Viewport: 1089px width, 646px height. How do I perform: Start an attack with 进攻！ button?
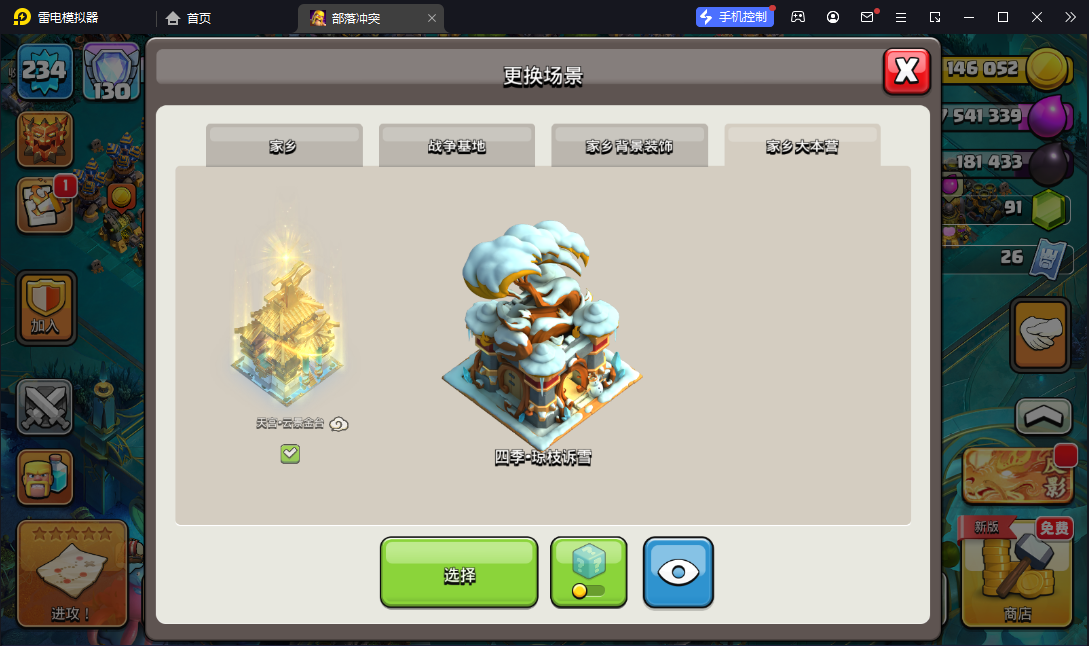tap(72, 574)
